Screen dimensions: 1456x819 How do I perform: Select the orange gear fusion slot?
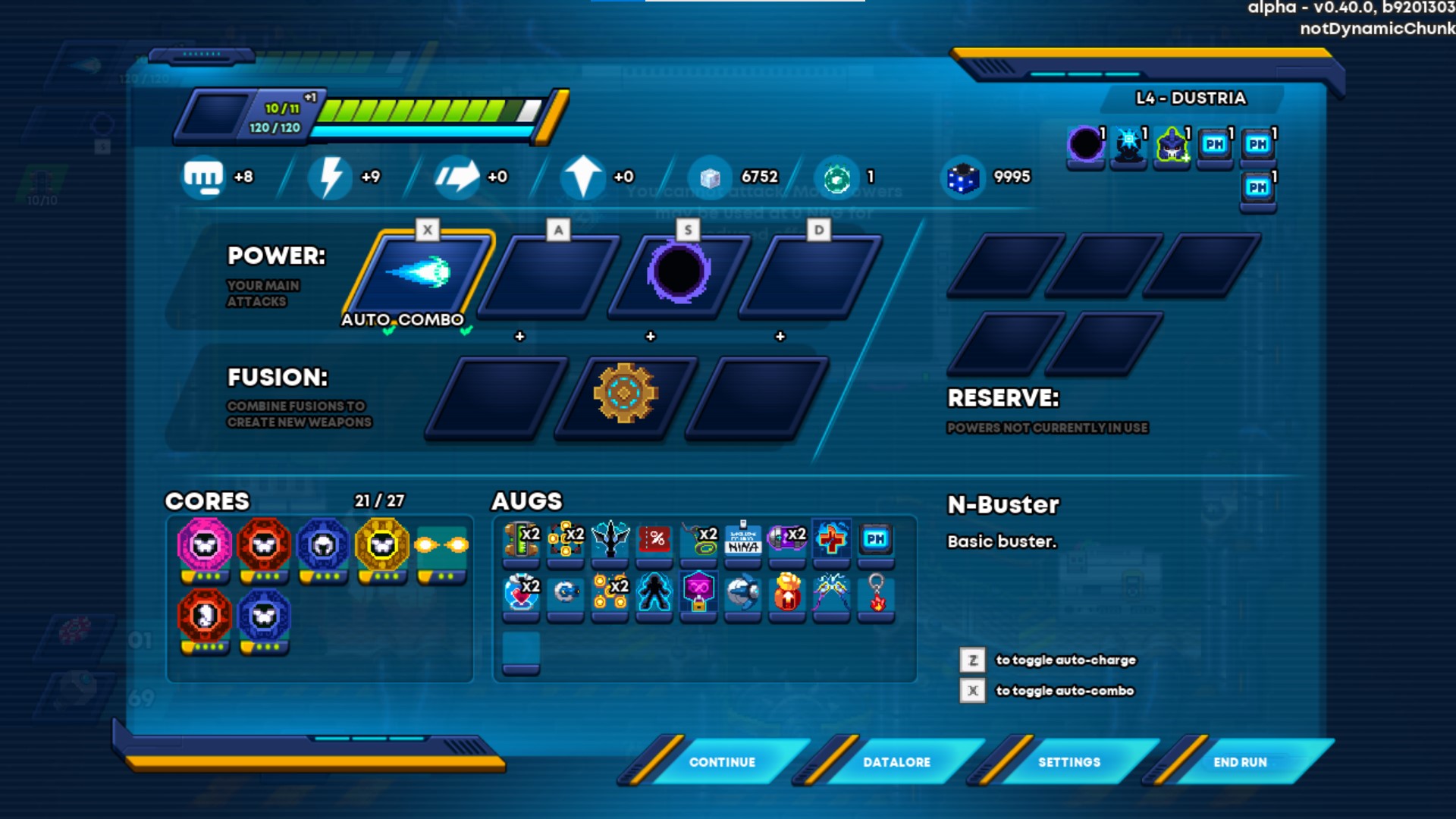click(625, 393)
